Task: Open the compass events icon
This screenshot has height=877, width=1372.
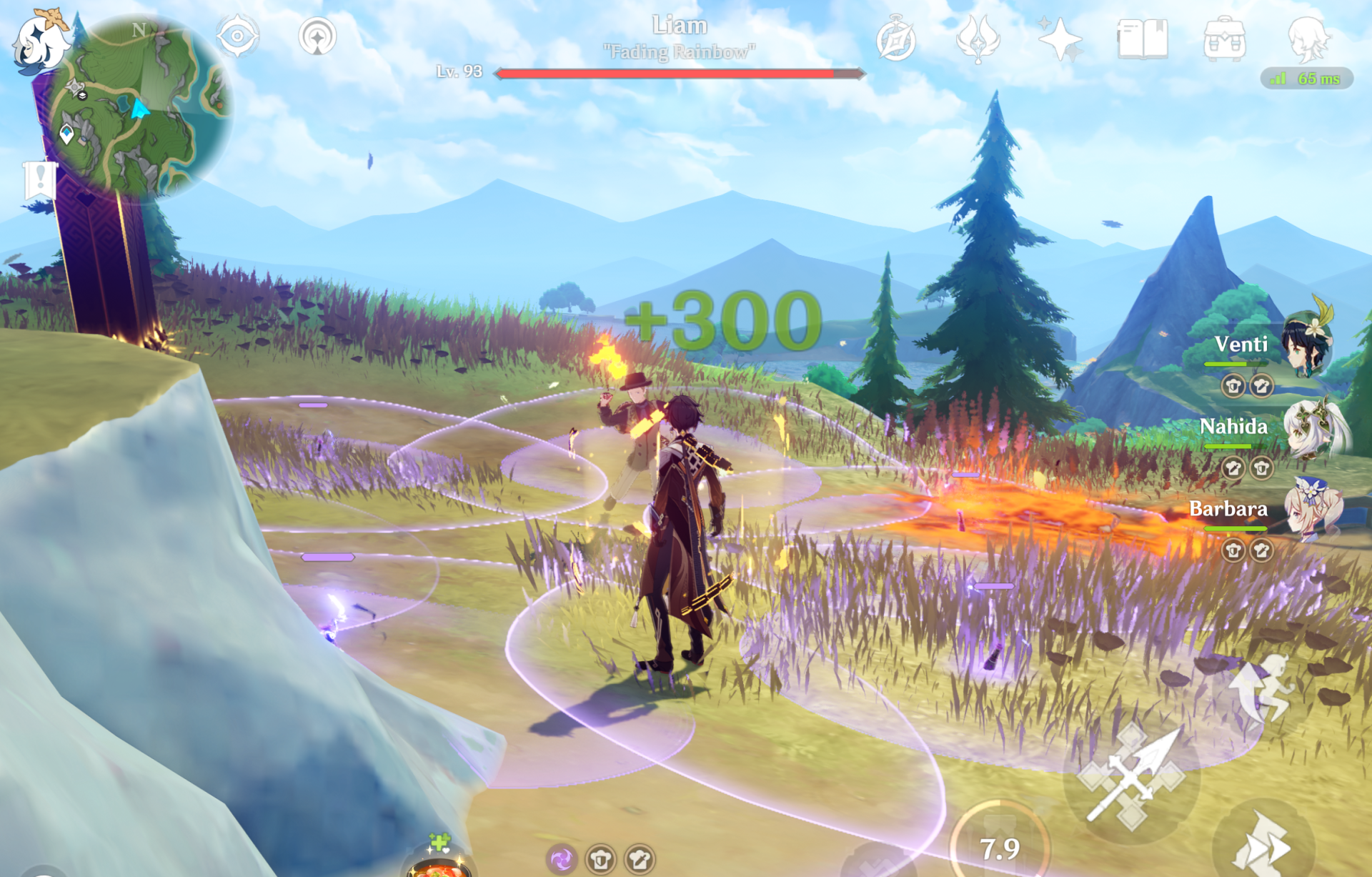Action: [x=896, y=40]
